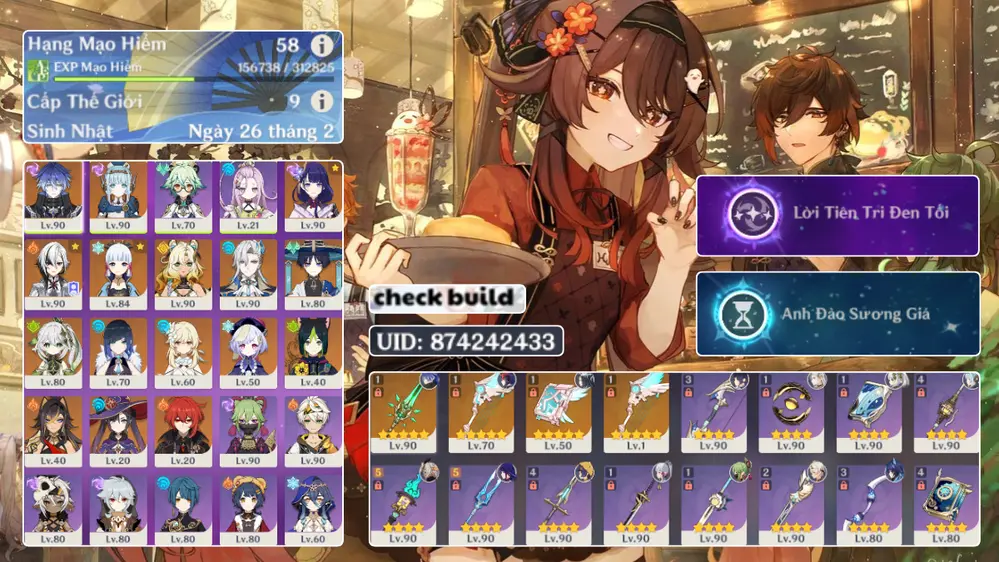
Task: Select the Lv.1 five-star weapon slot
Action: point(636,412)
